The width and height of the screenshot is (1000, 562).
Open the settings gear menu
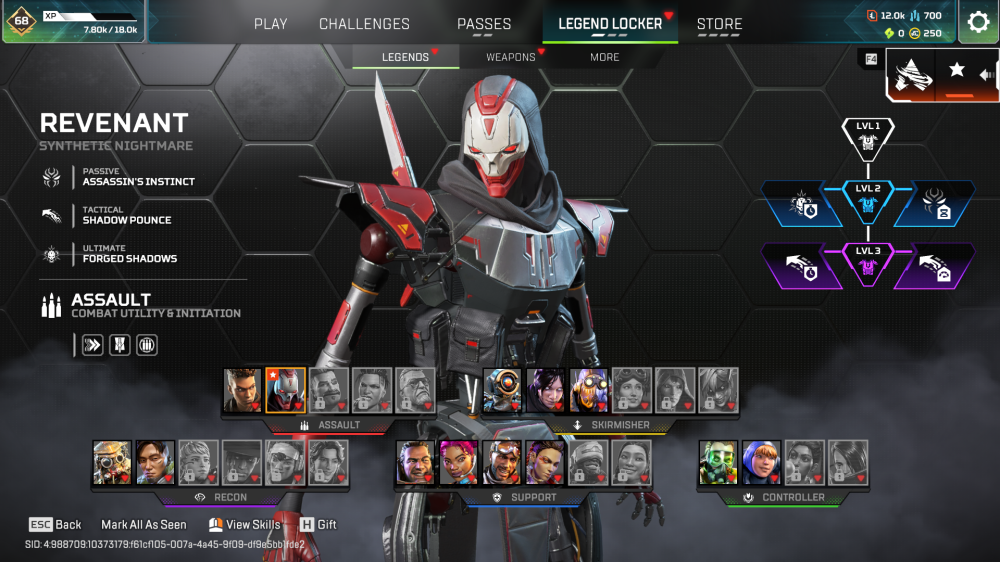pos(978,22)
